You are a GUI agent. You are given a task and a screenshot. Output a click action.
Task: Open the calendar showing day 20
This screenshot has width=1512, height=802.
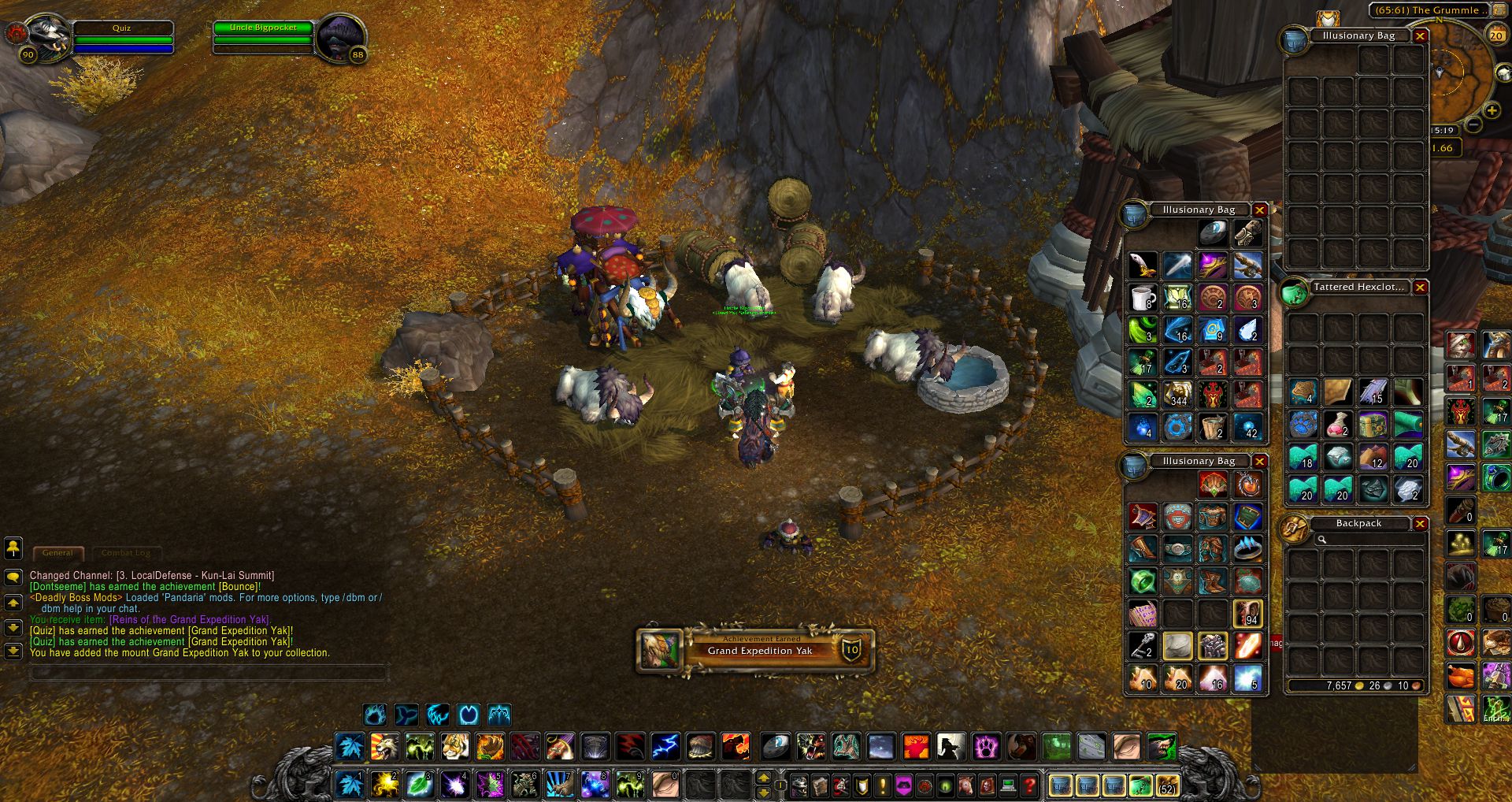click(x=1495, y=35)
